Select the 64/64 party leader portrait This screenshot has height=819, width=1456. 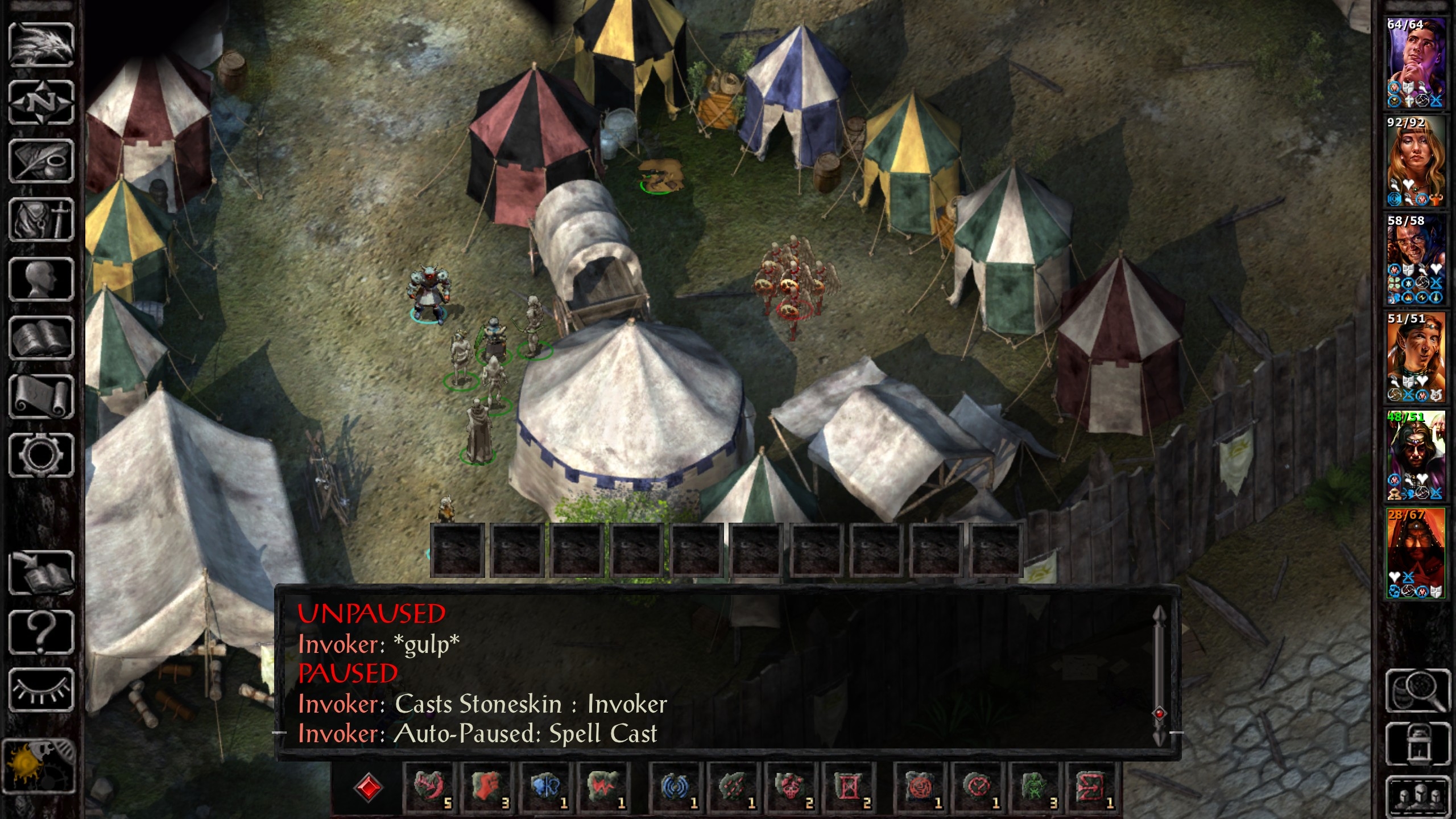pyautogui.click(x=1416, y=63)
